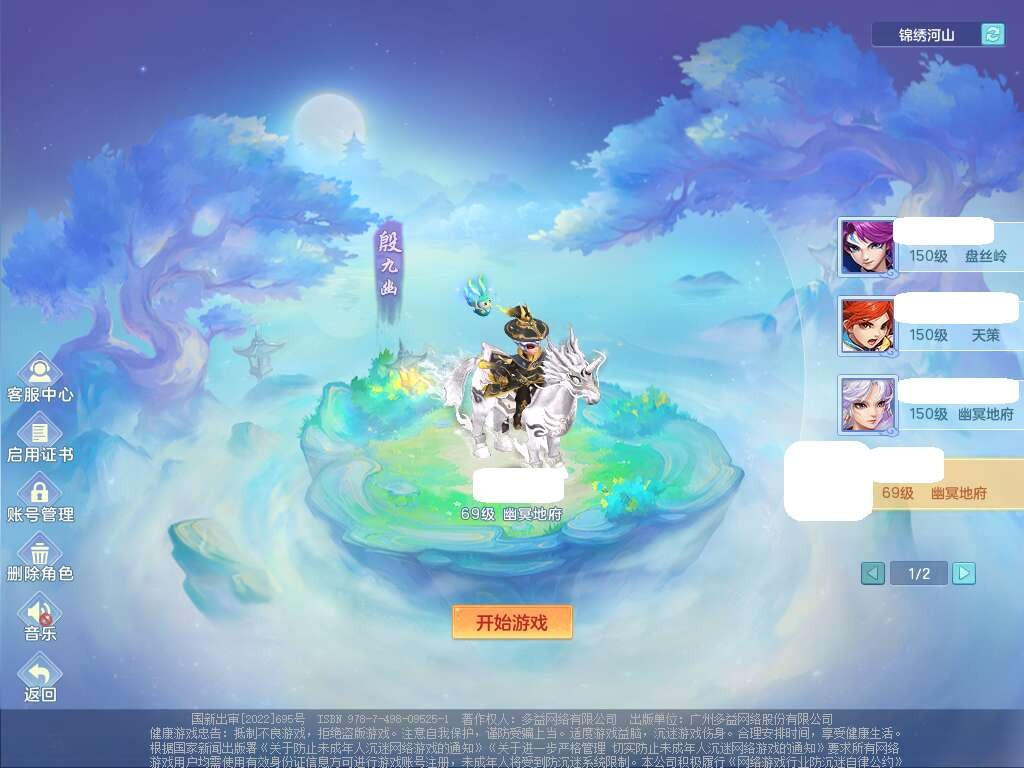This screenshot has width=1024, height=768.
Task: Select the 150级 幽冥地府 character
Action: pyautogui.click(x=930, y=404)
